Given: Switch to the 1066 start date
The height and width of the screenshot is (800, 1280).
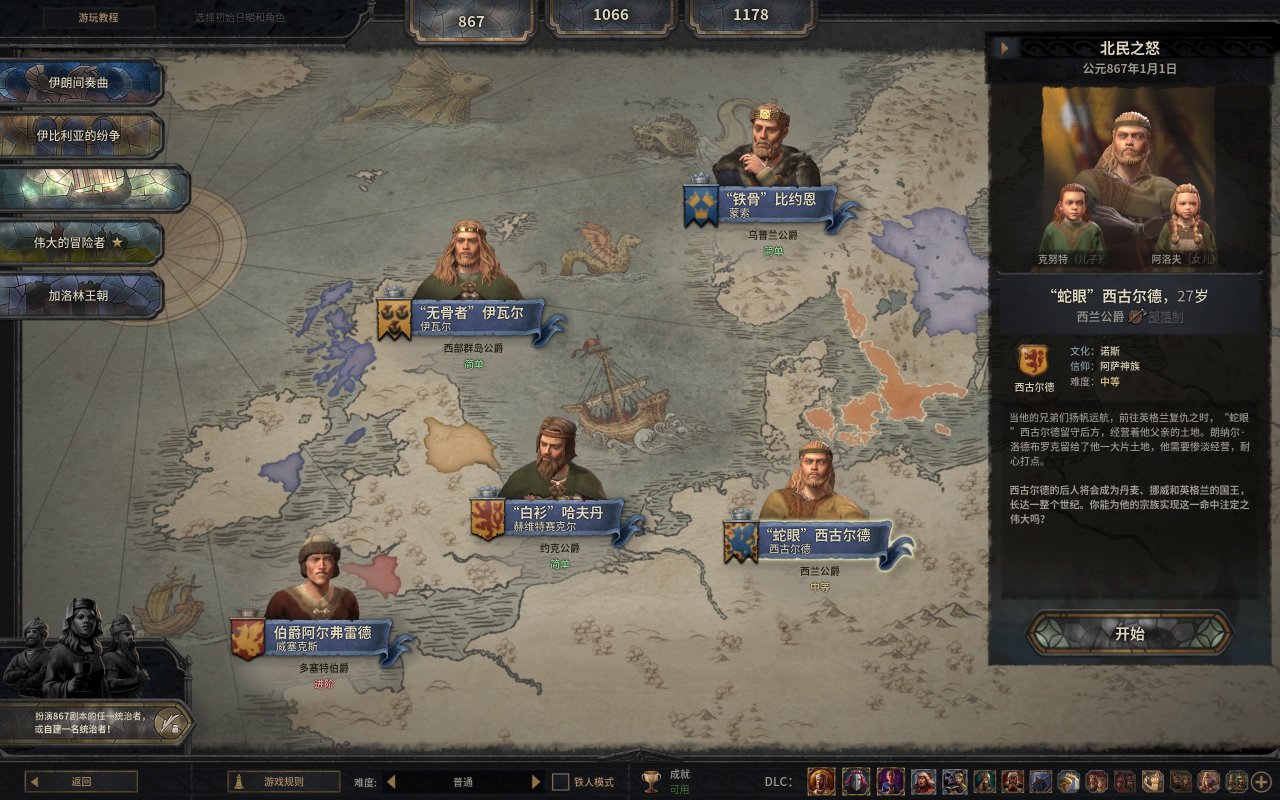Looking at the screenshot, I should click(611, 15).
